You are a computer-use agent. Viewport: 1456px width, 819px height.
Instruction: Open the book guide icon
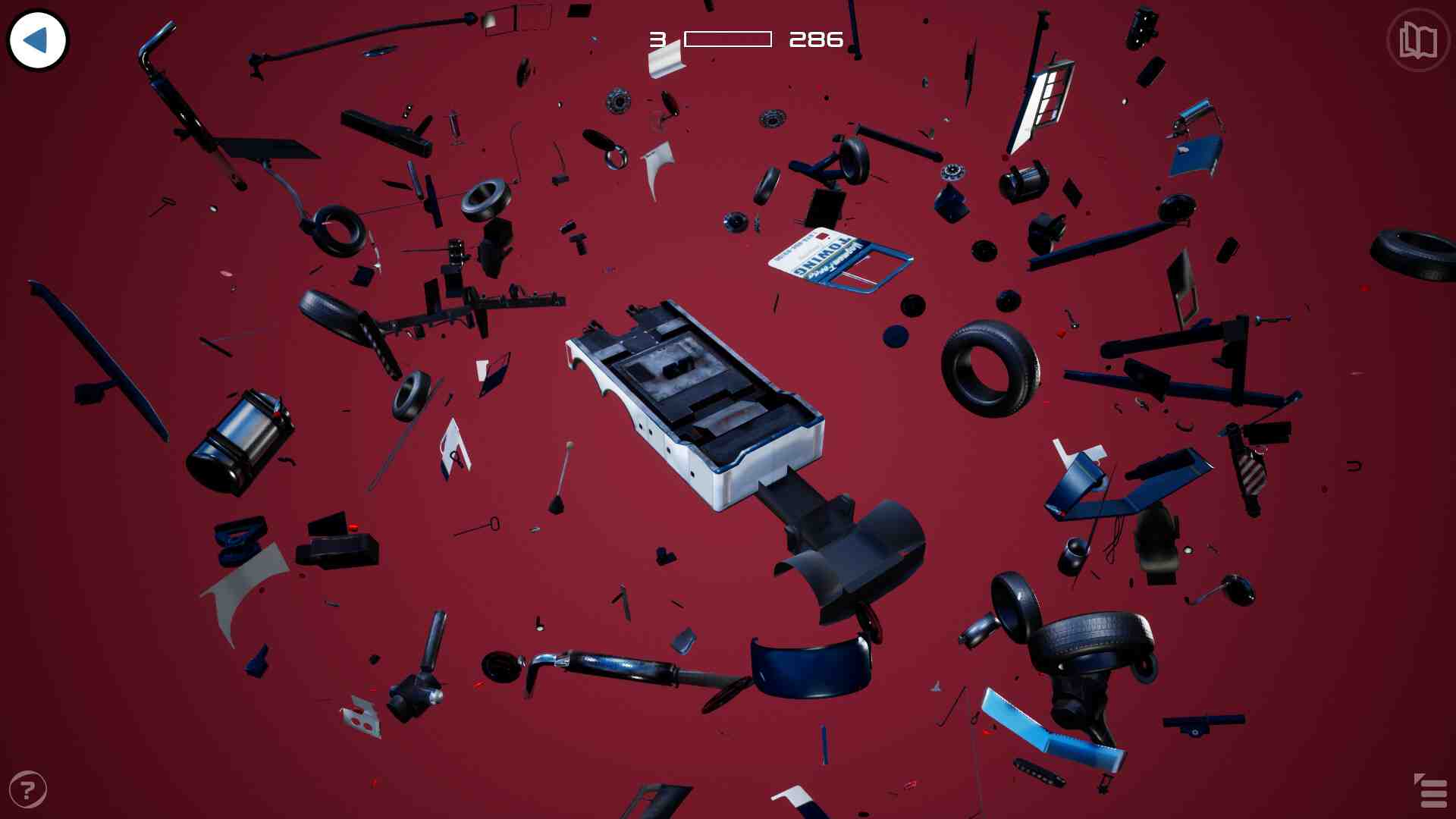tap(1417, 40)
